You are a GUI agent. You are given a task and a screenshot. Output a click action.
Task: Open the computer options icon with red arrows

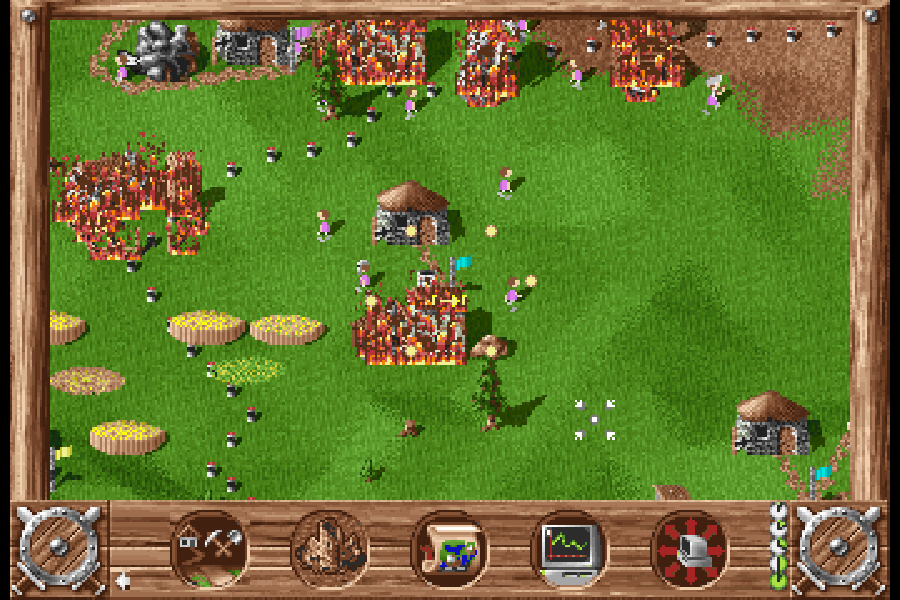[689, 548]
